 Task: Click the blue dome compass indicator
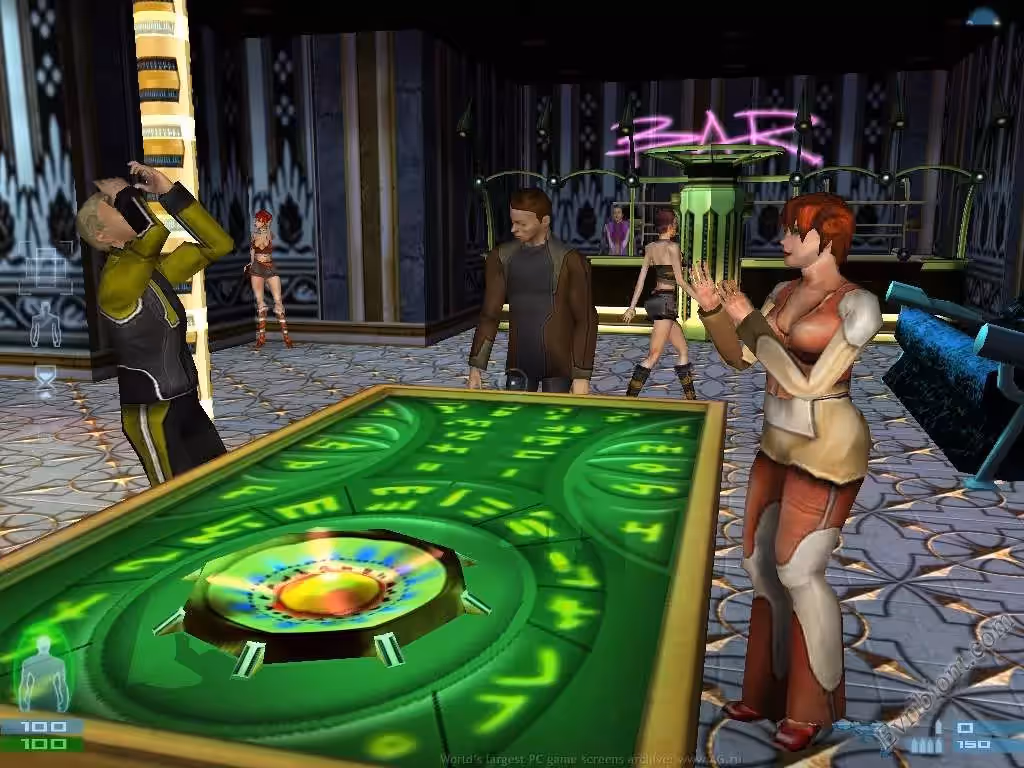click(984, 15)
